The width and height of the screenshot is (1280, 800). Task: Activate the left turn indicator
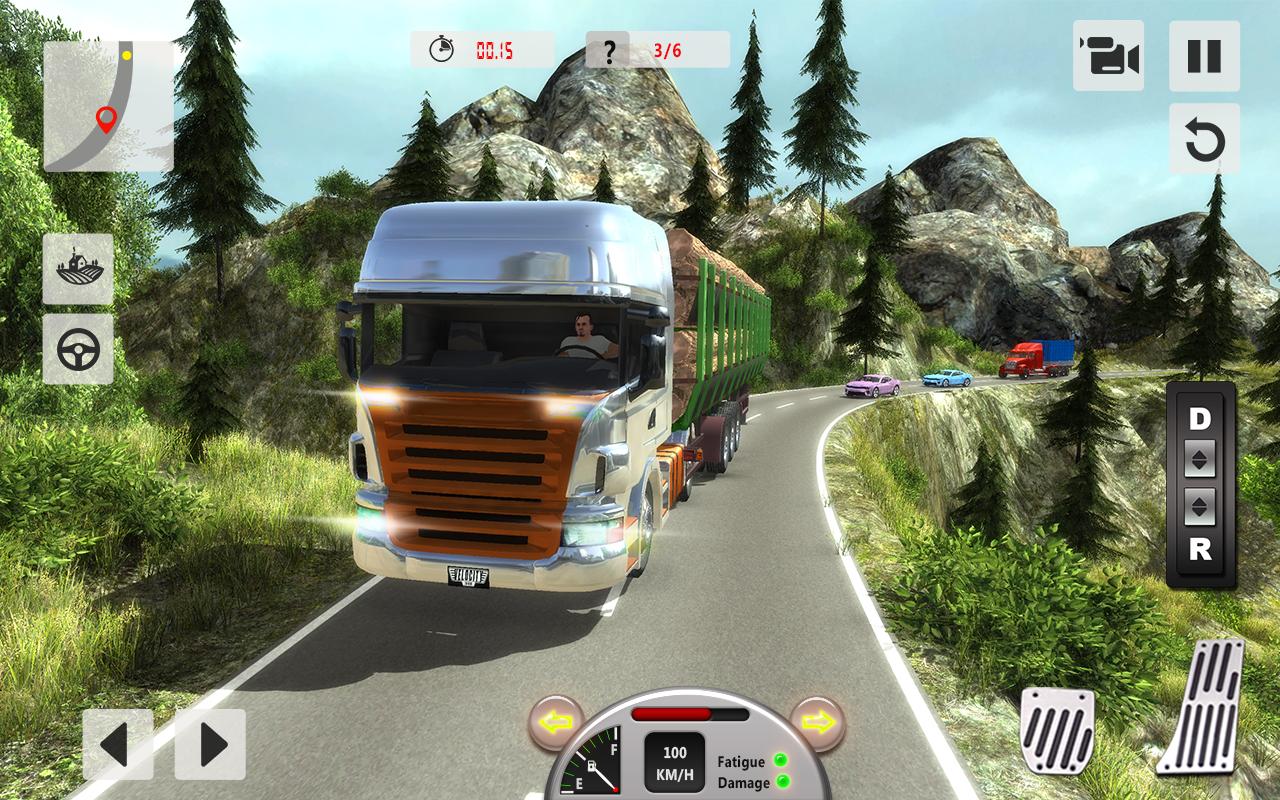(555, 722)
